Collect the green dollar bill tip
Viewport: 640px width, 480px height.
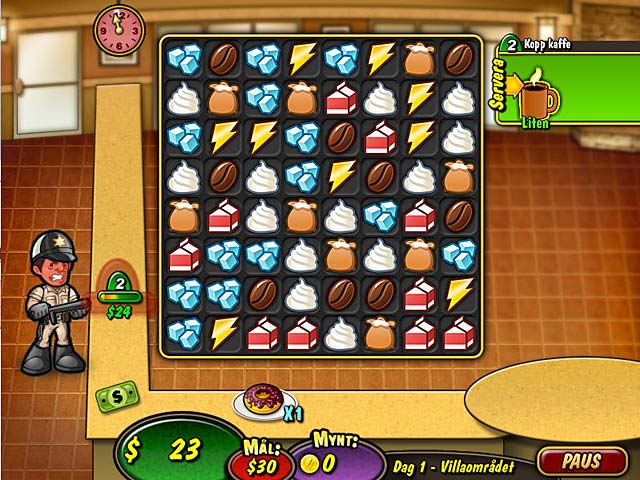pyautogui.click(x=117, y=397)
